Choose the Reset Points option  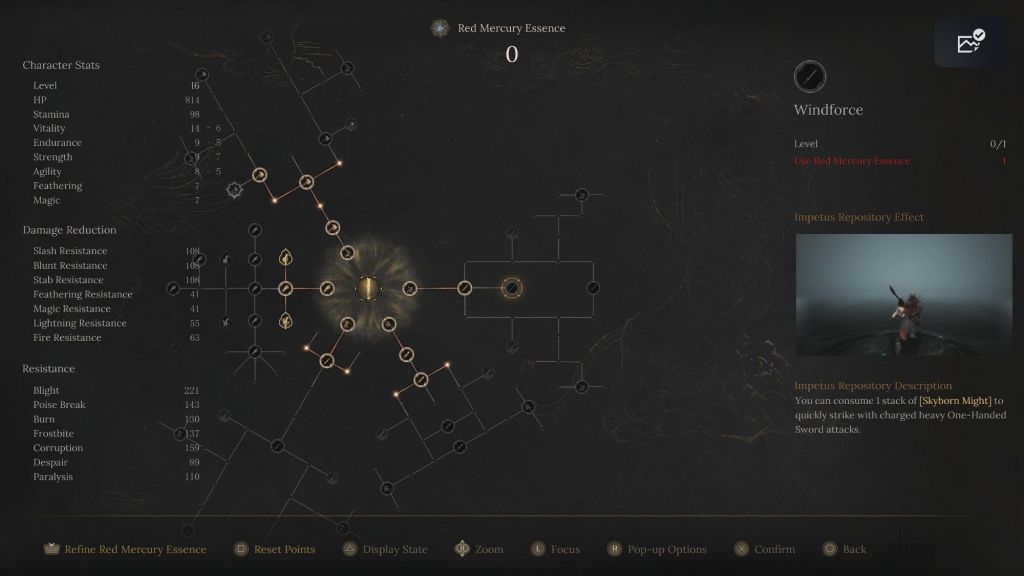(275, 549)
